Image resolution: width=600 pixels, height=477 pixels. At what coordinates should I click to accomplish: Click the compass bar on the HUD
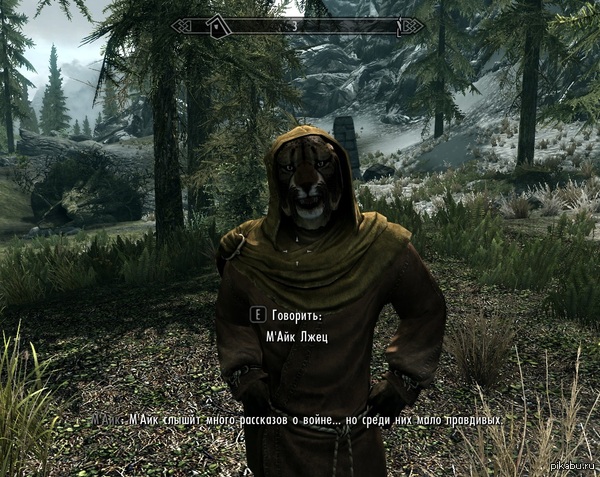297,25
